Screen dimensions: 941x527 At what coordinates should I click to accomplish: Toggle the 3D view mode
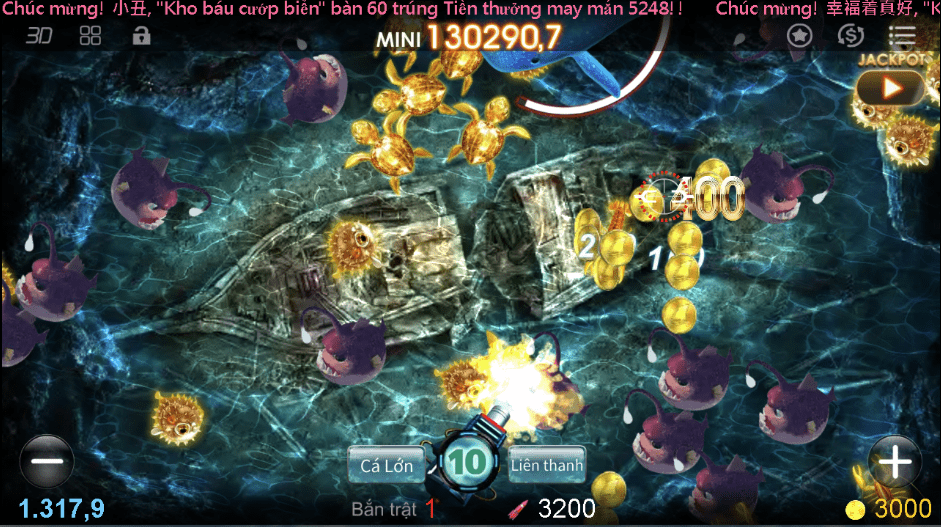point(39,36)
